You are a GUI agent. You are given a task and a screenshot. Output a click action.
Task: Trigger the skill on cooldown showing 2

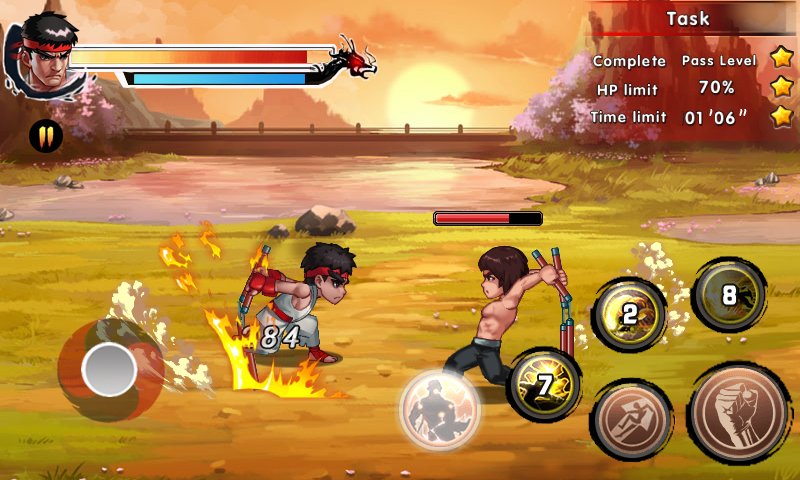[x=629, y=314]
